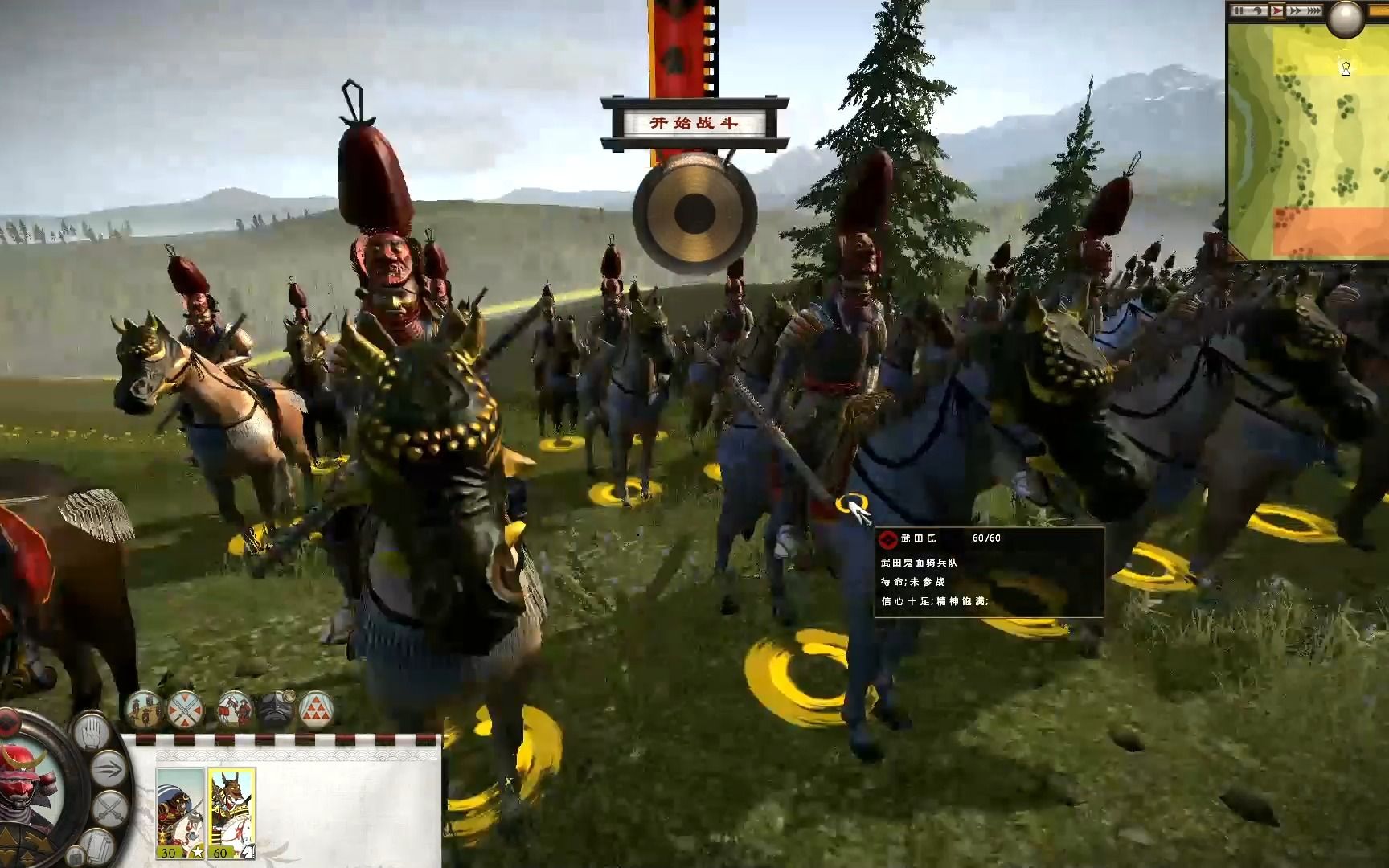This screenshot has height=868, width=1389.
Task: Set battle speed to double fast-forward
Action: coord(1296,11)
